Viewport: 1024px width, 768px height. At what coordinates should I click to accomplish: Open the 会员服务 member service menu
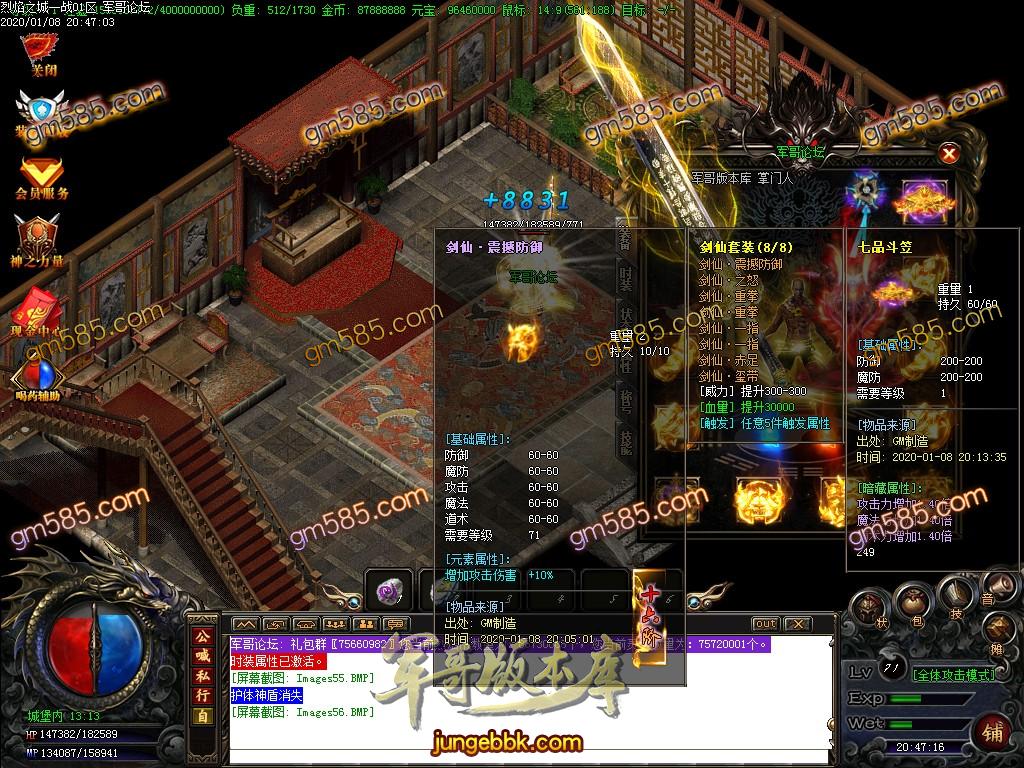coord(41,177)
